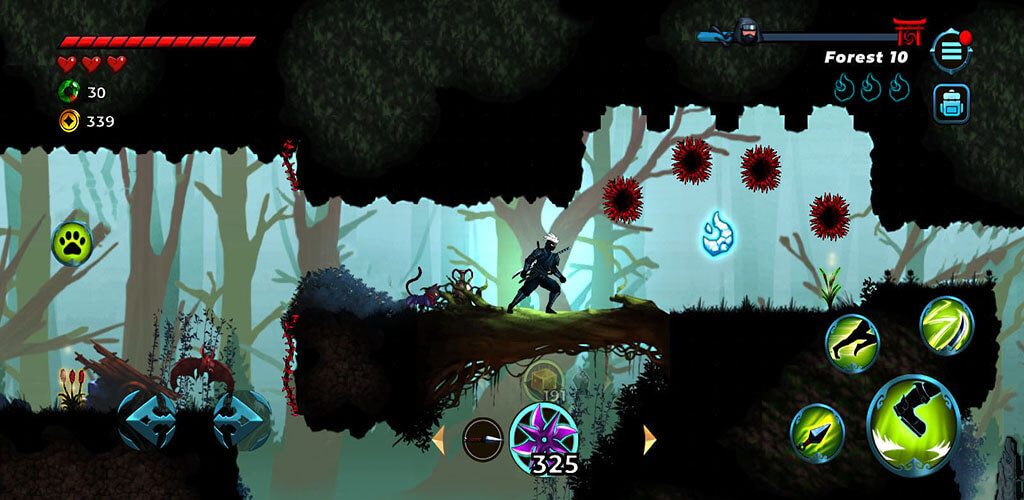Viewport: 1024px width, 500px height.
Task: Cycle weapons with the left orange arrow
Action: coord(437,439)
